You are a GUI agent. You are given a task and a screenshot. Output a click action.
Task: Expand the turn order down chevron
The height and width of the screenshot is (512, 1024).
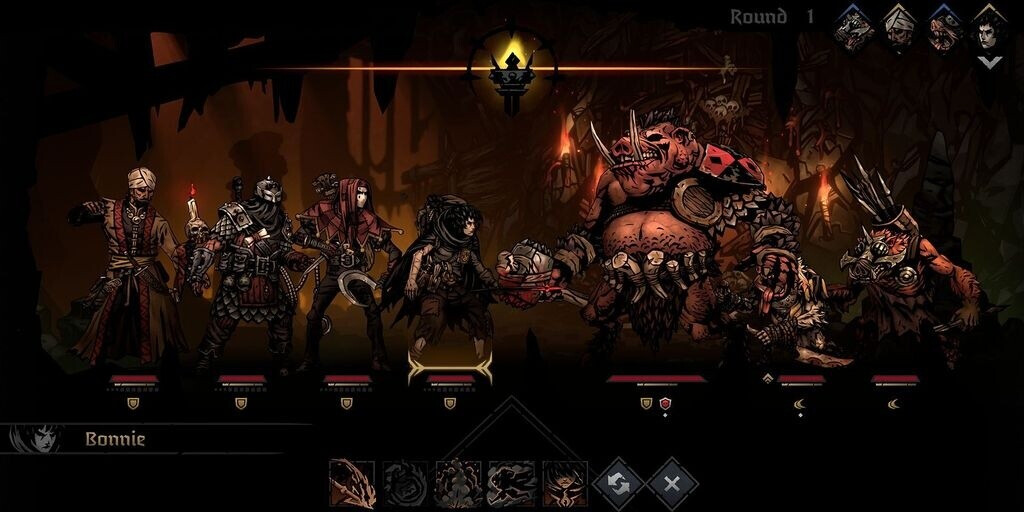[x=989, y=62]
